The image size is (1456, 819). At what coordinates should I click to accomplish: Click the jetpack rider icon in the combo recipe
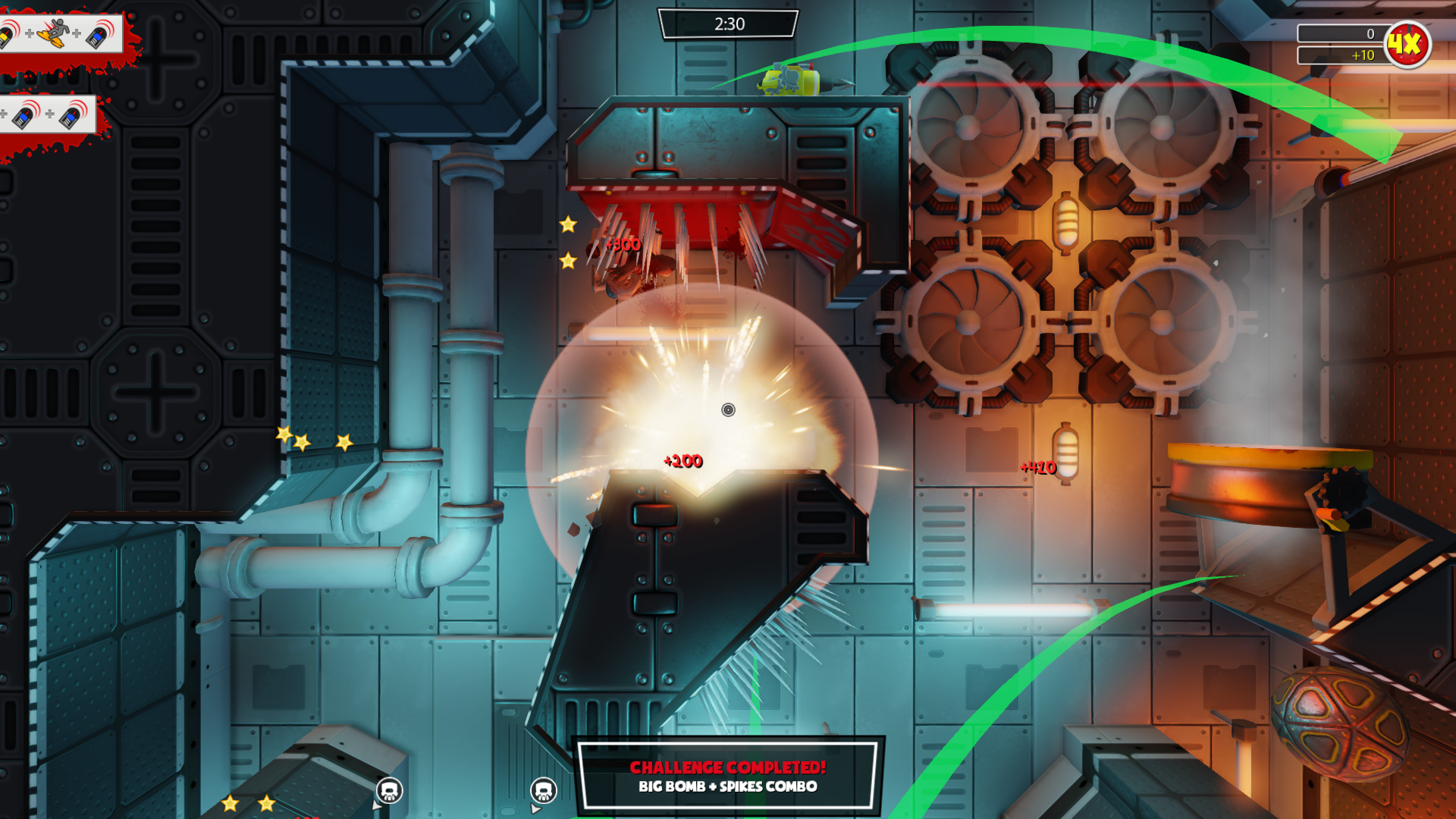point(50,33)
